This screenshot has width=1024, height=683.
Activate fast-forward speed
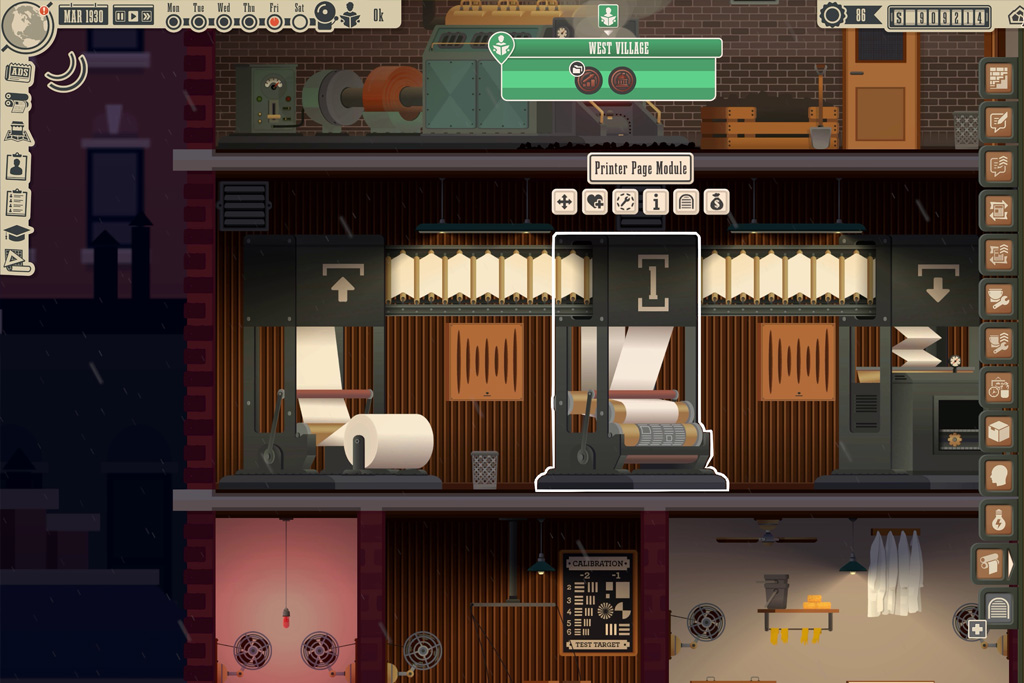[x=147, y=16]
